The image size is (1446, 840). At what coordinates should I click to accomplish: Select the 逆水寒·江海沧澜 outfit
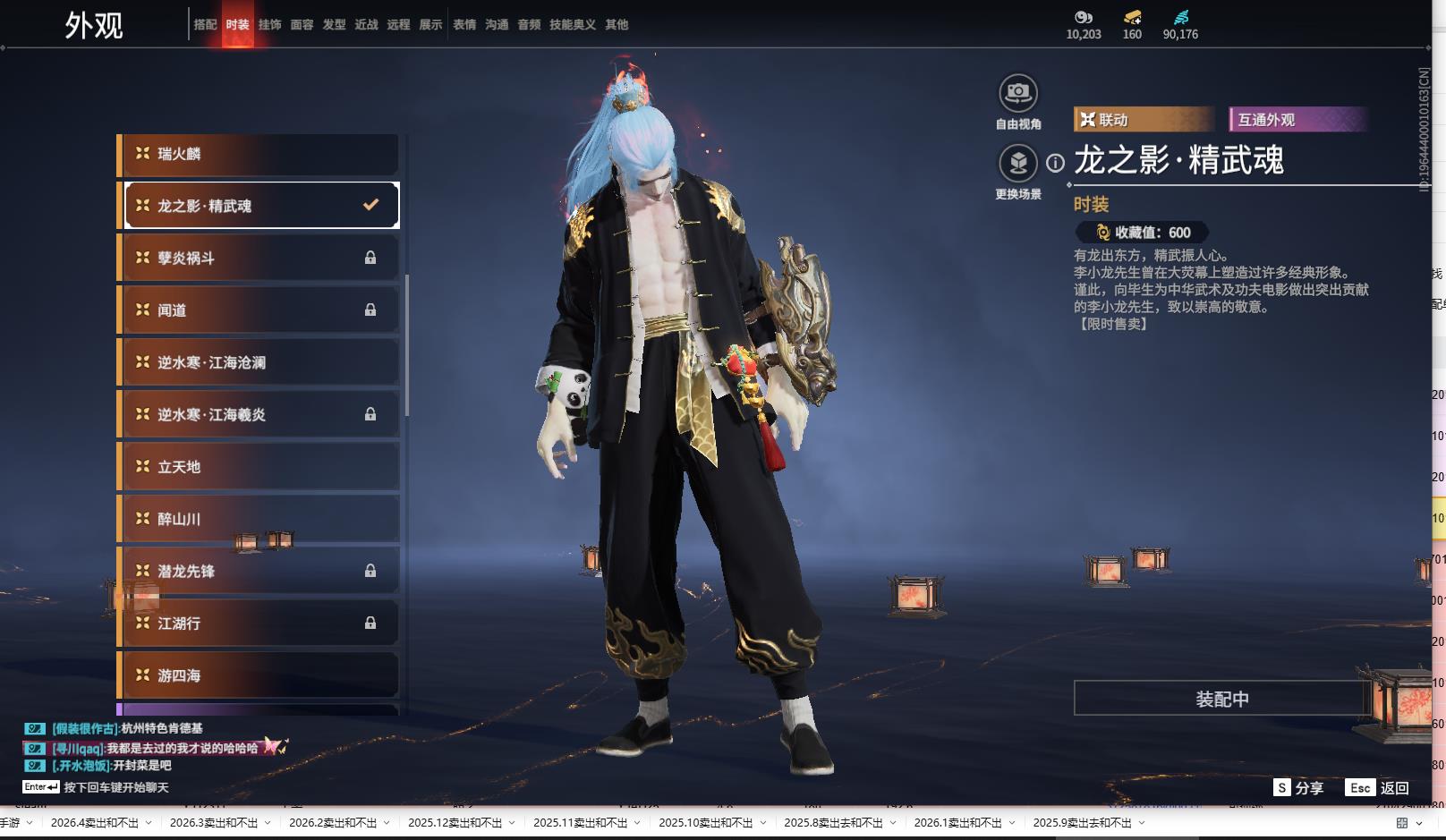pos(259,362)
